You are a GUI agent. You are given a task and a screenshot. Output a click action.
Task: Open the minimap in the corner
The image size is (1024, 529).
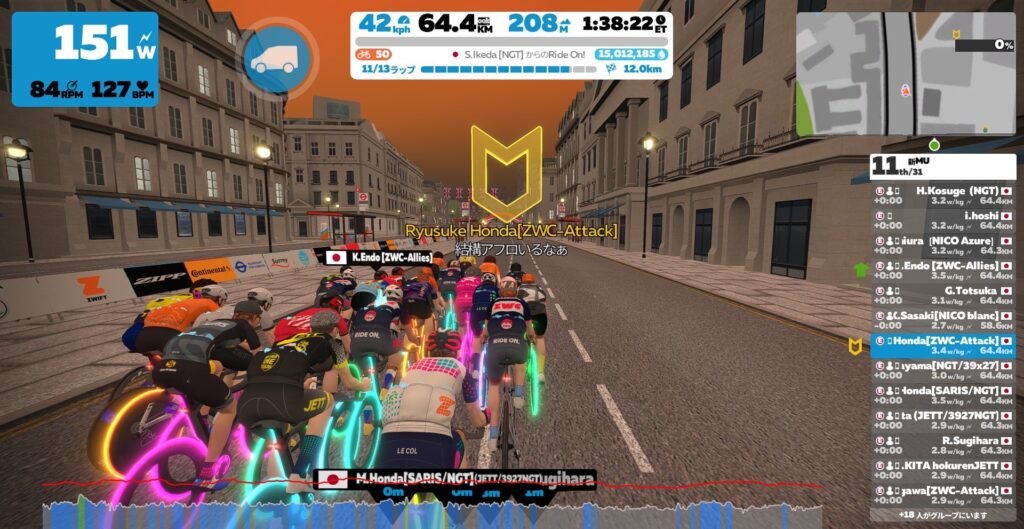click(x=905, y=73)
